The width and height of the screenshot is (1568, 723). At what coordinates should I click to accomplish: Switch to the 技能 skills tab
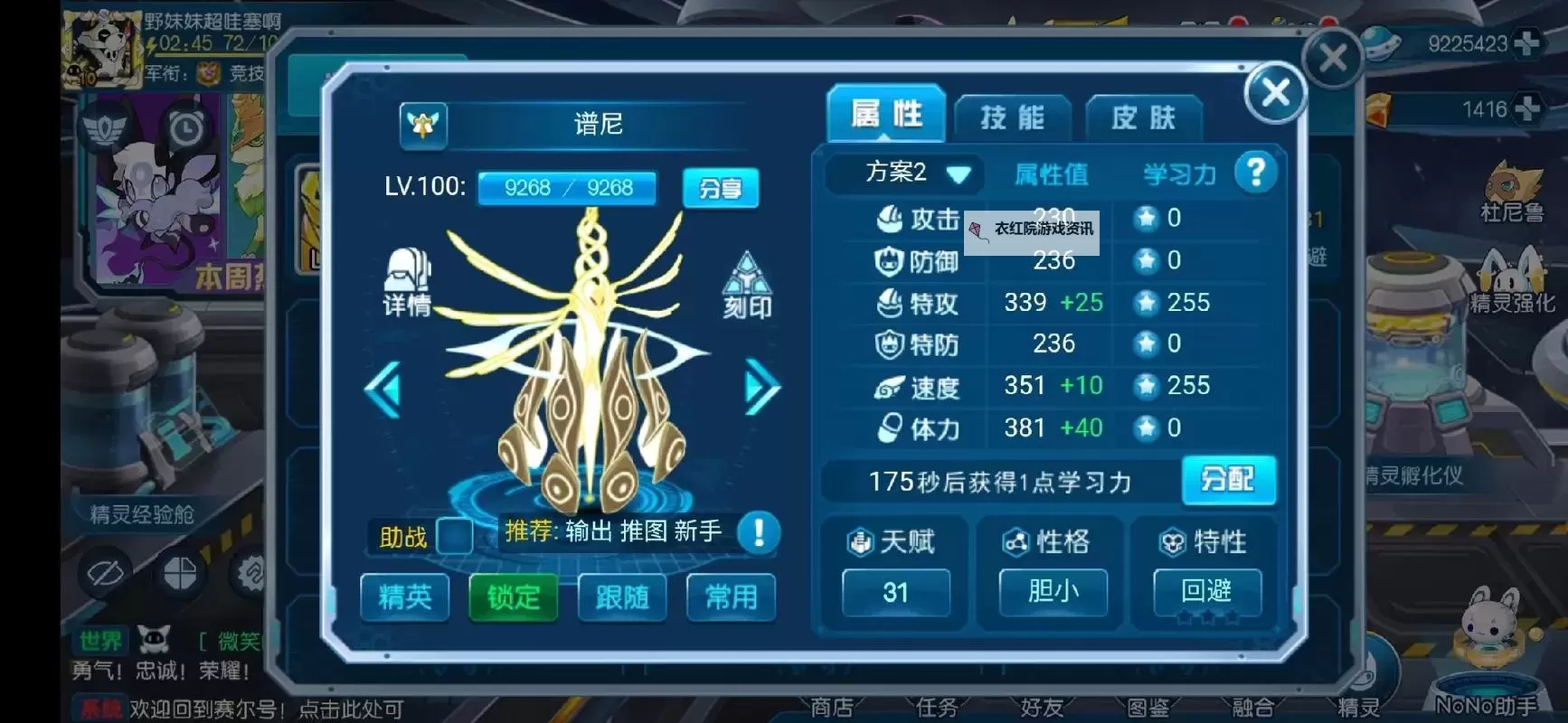point(1012,116)
